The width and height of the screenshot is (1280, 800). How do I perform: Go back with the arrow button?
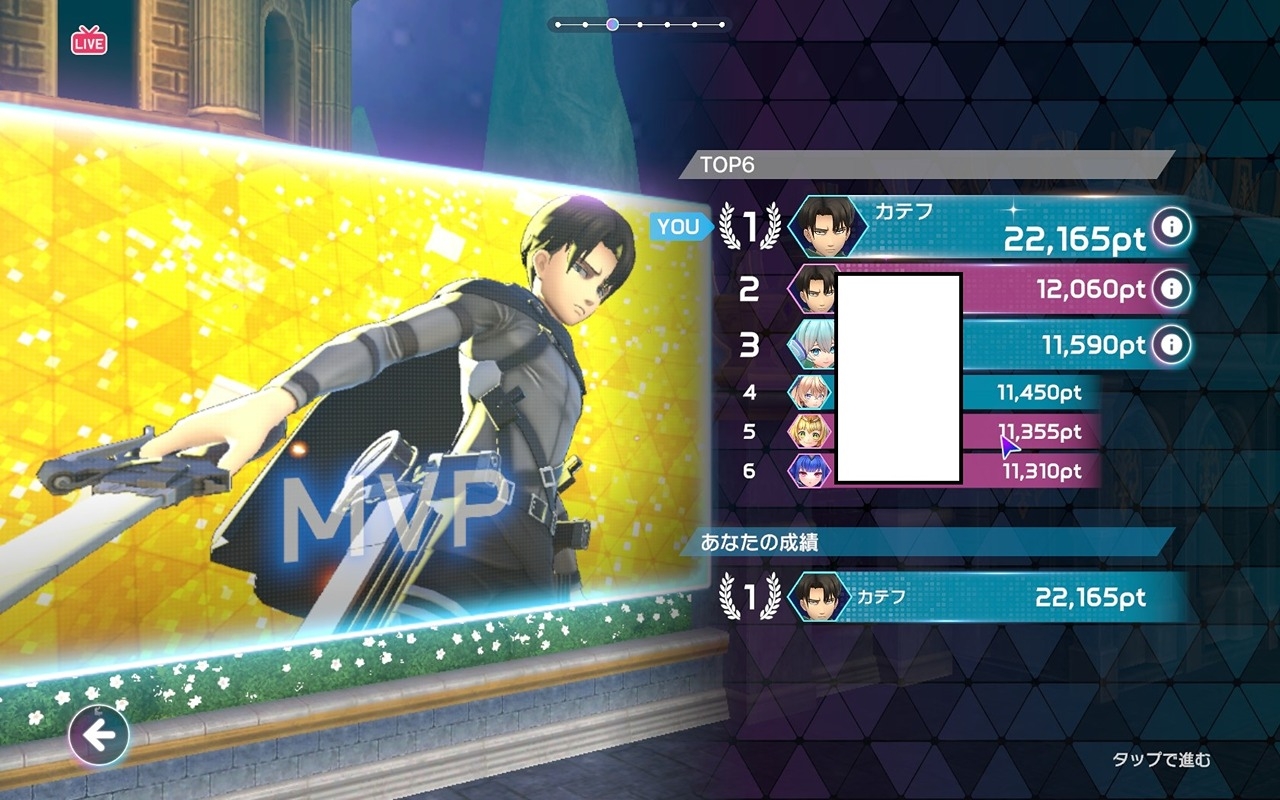[x=99, y=737]
